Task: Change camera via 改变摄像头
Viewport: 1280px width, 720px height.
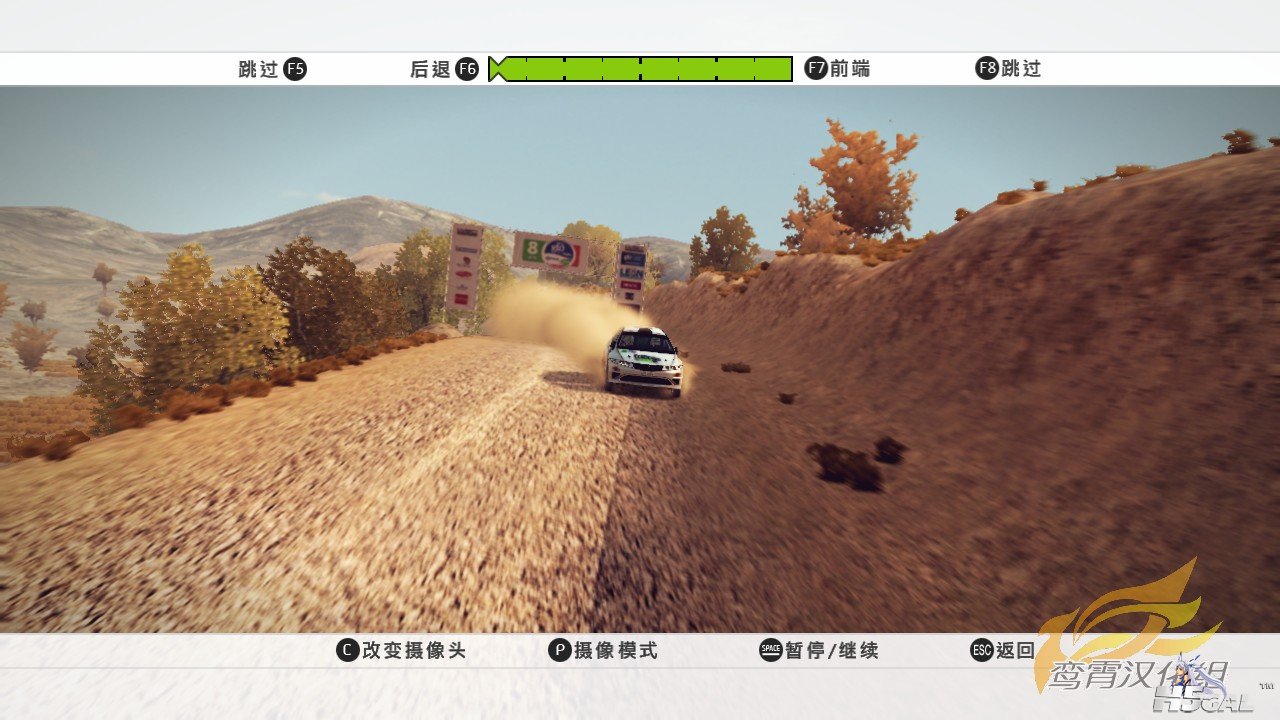Action: point(401,651)
